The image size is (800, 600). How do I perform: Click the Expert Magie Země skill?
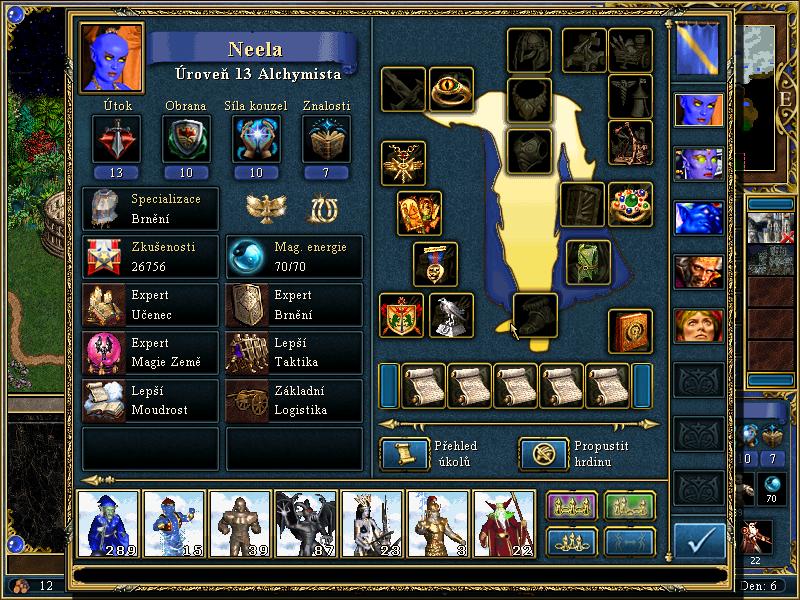click(150, 353)
